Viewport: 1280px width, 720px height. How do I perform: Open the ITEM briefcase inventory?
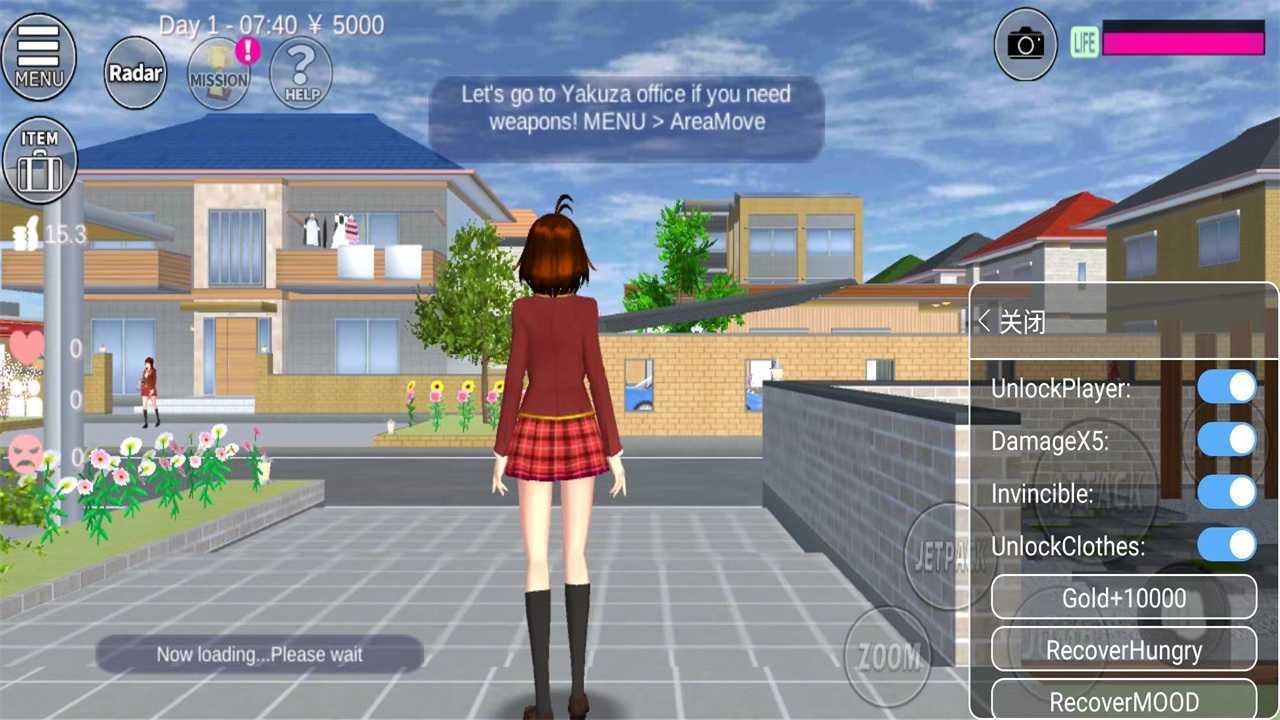(x=40, y=158)
